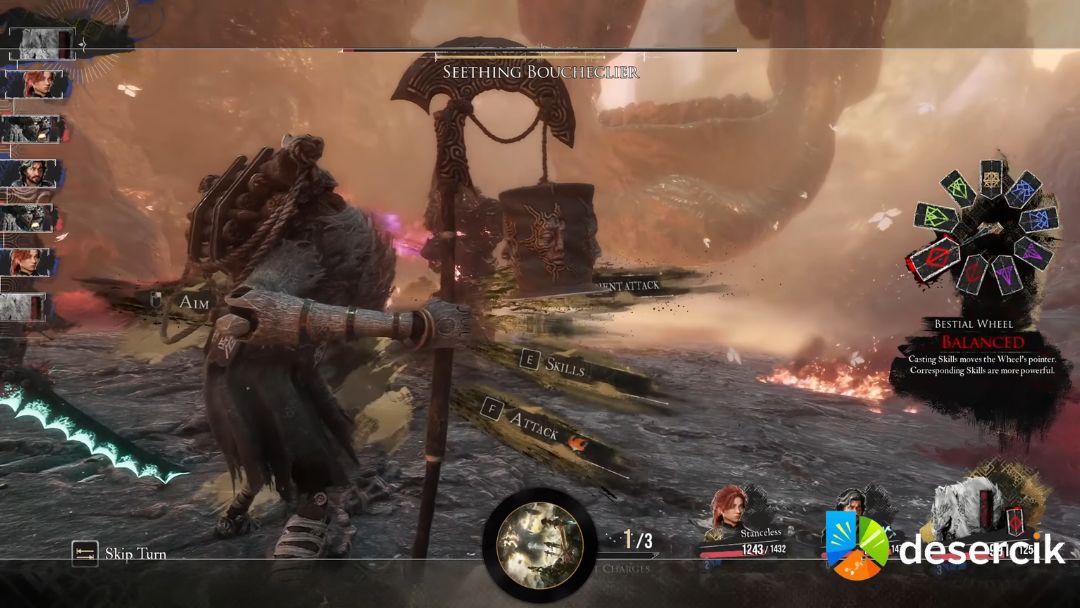Choose the Attack command
Screen dimensions: 1080x608
pyautogui.click(x=534, y=425)
